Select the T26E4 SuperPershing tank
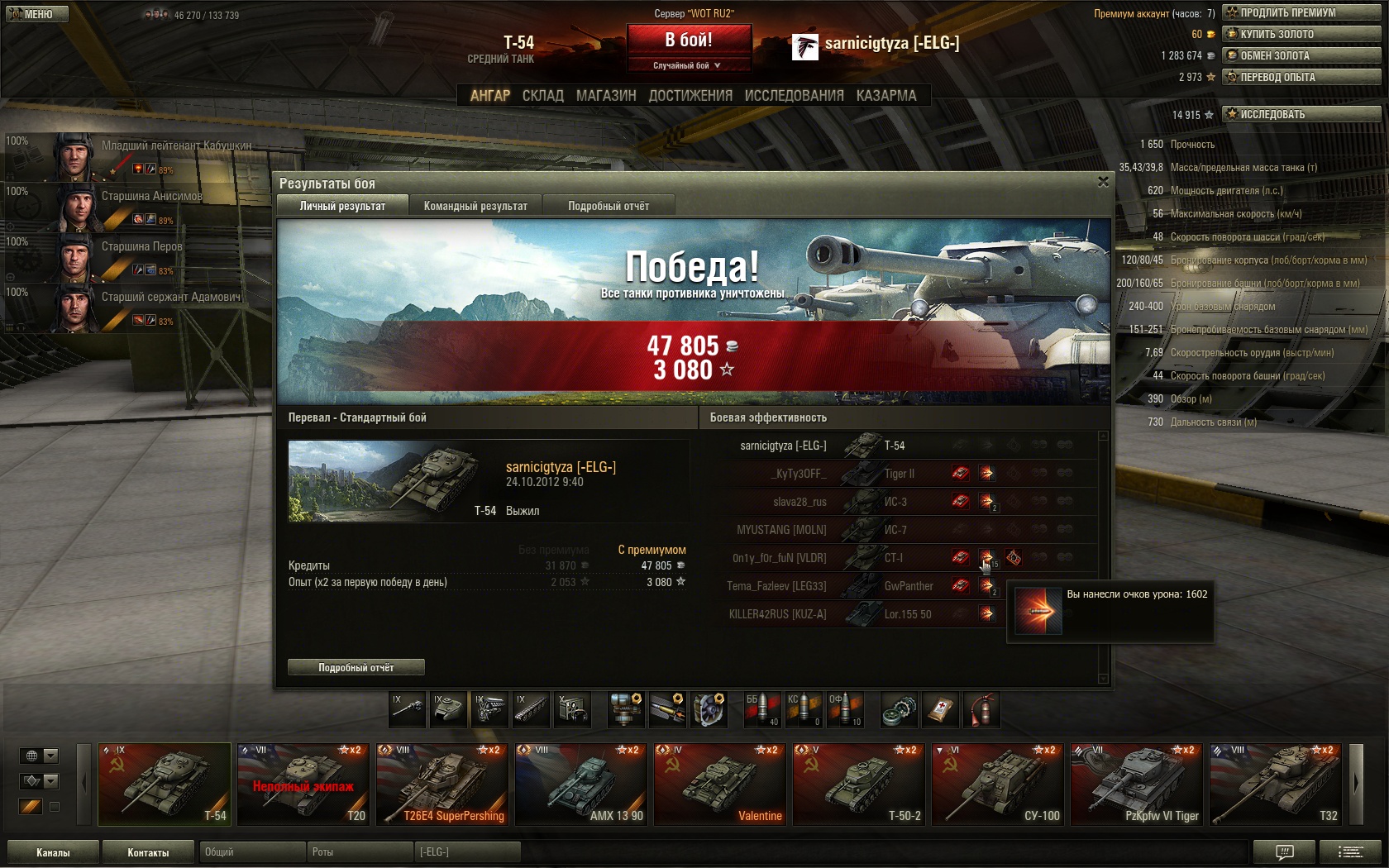Image resolution: width=1389 pixels, height=868 pixels. click(442, 784)
